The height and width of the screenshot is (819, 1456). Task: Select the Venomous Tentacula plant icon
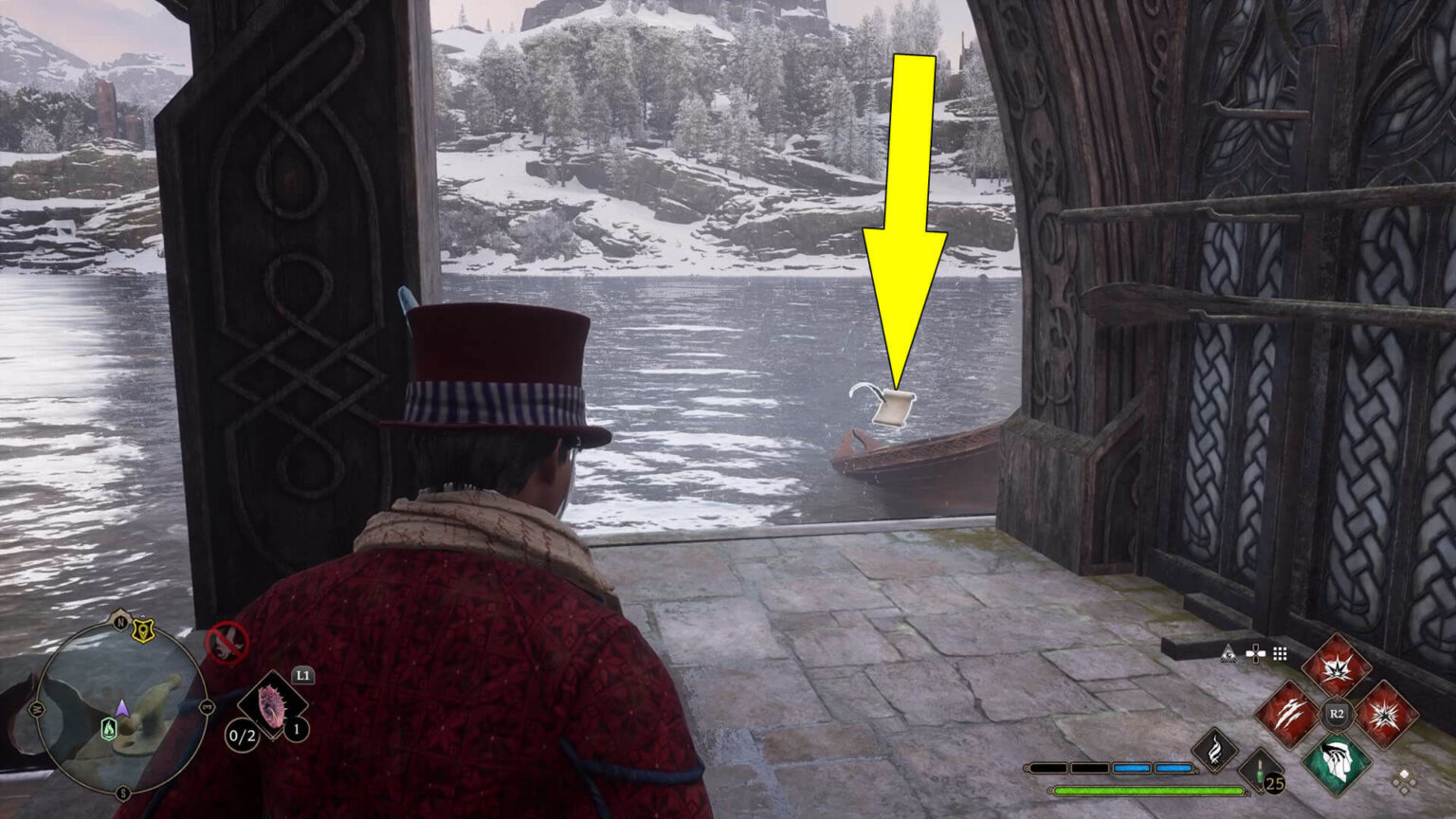tap(272, 708)
